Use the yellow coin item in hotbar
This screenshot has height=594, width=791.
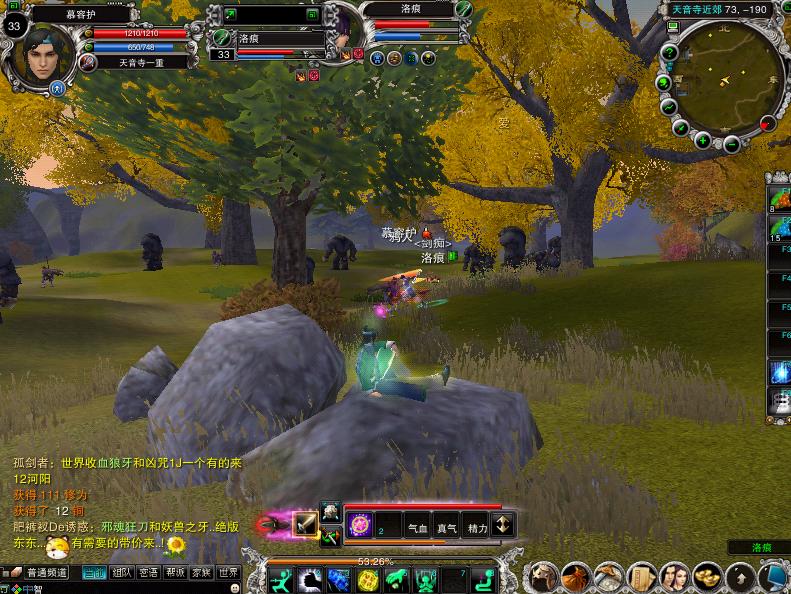(368, 580)
